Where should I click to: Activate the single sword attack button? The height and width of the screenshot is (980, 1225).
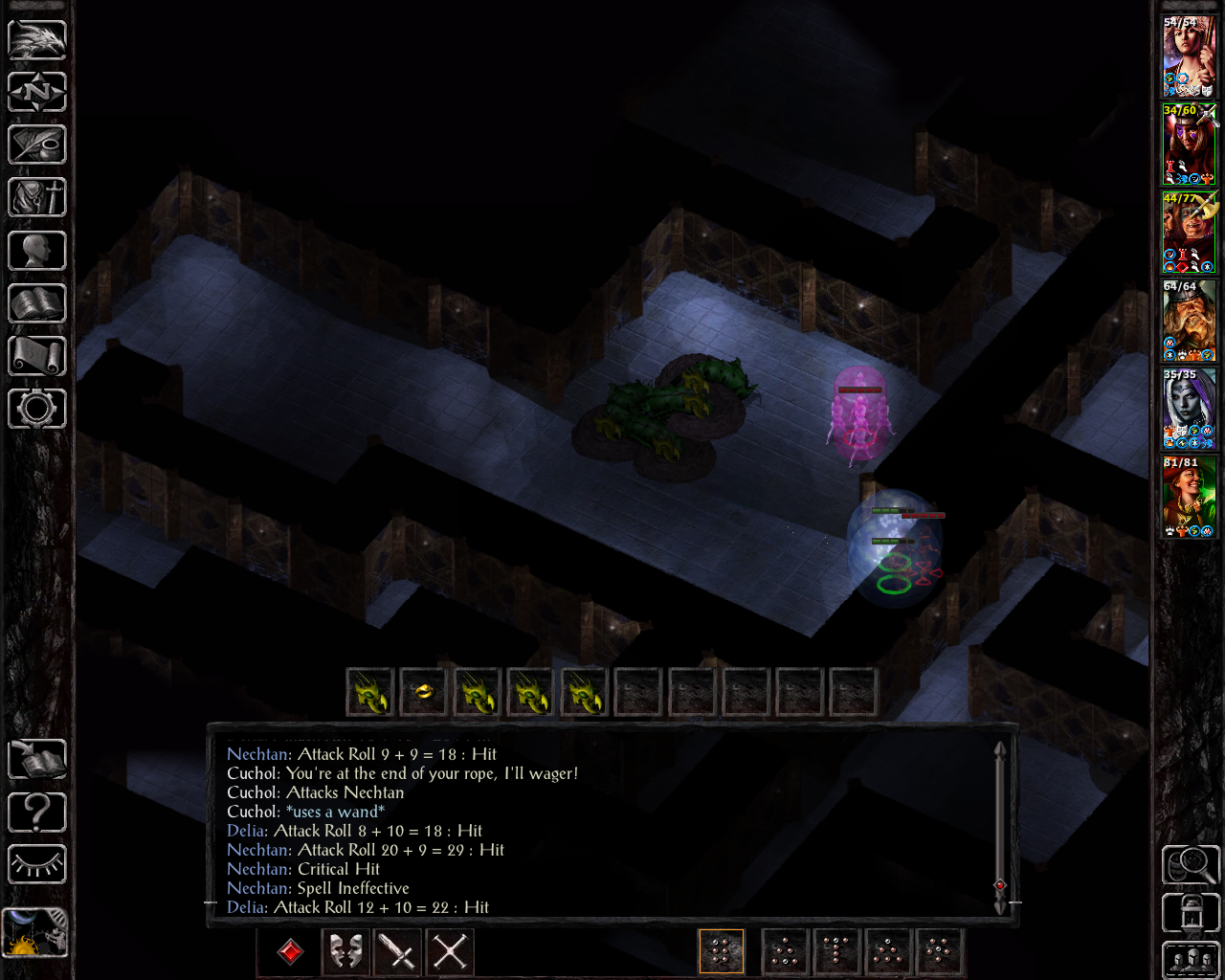397,951
